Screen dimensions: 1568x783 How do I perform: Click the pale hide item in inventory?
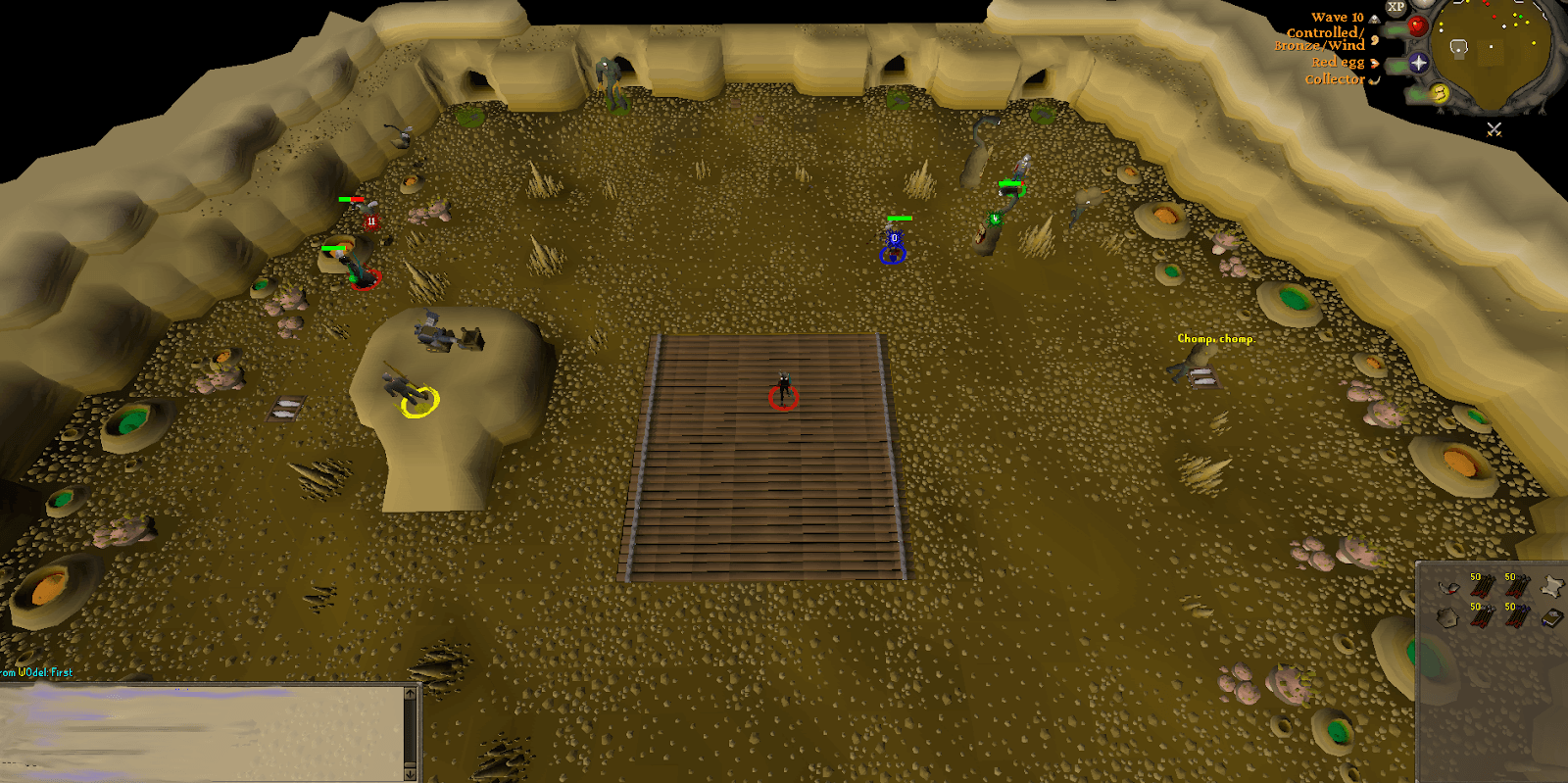pyautogui.click(x=1553, y=586)
